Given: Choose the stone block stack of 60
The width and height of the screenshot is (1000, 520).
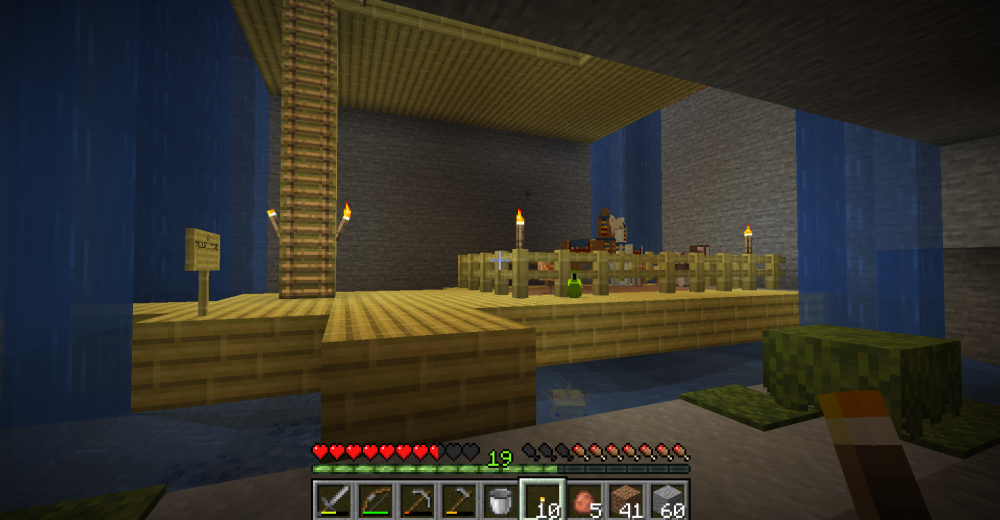Looking at the screenshot, I should [668, 500].
